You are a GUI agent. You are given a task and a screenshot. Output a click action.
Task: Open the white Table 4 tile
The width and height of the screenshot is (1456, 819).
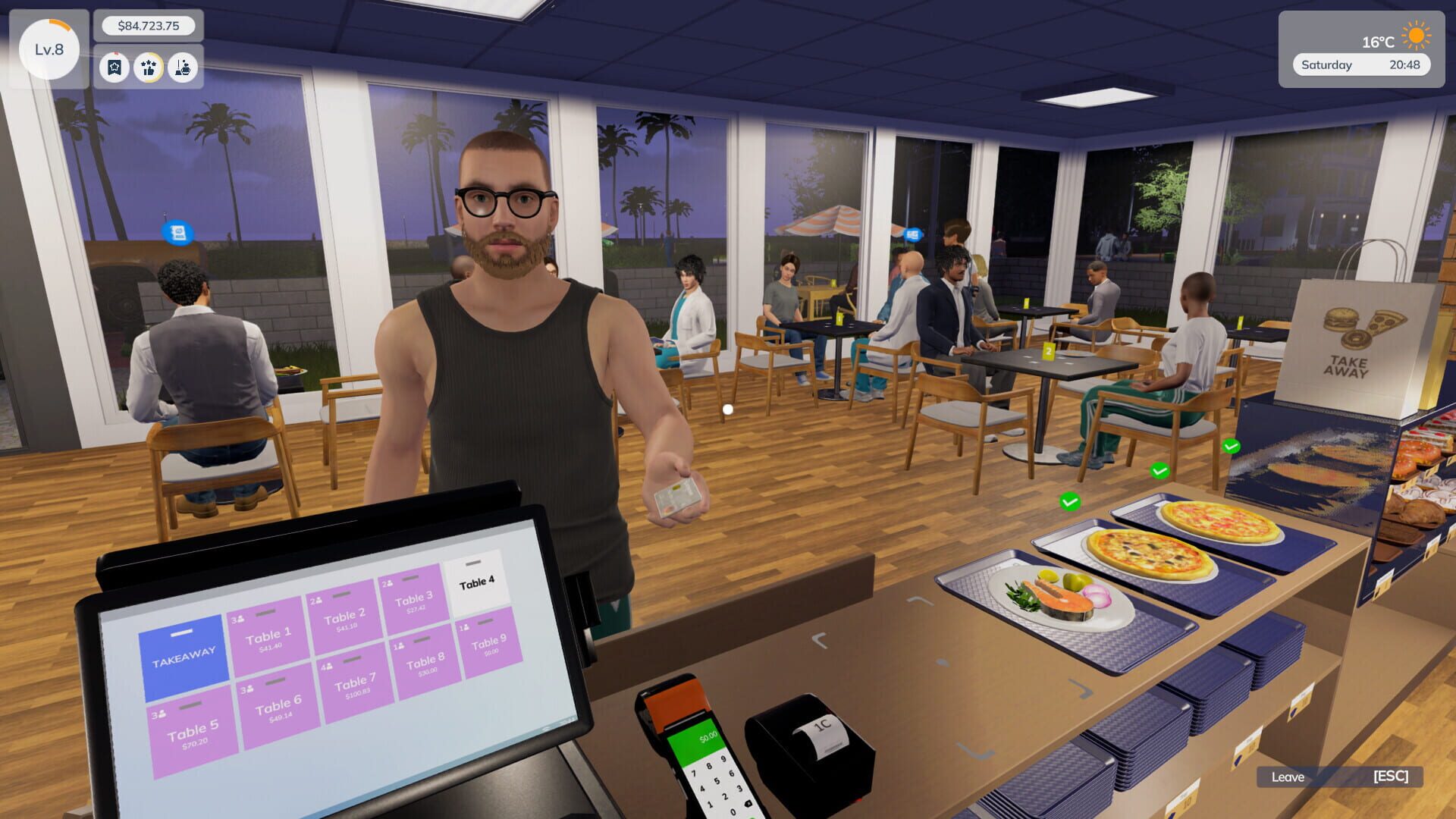476,582
